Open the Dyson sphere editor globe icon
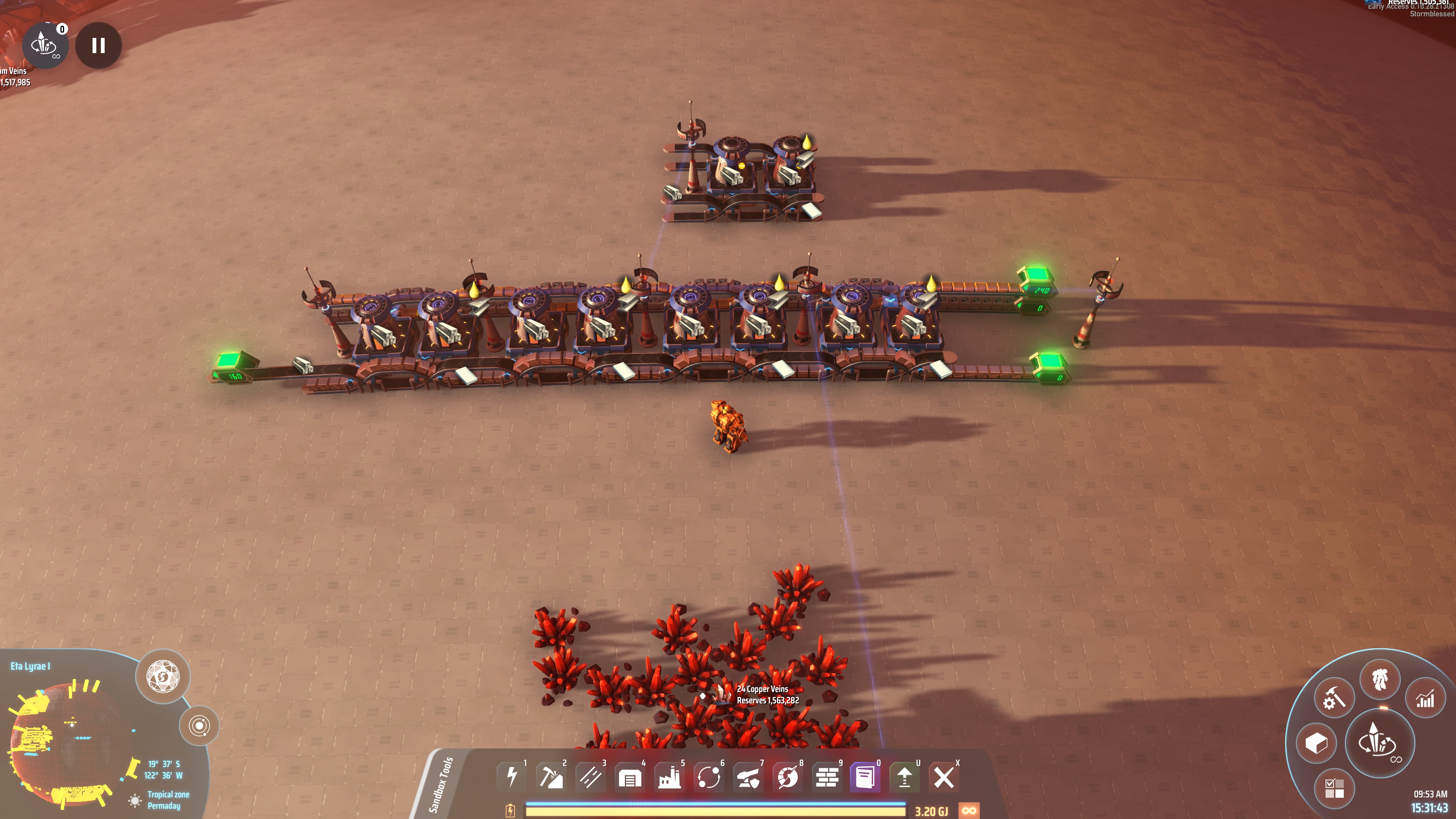Screen dimensions: 1456x819 [163, 676]
